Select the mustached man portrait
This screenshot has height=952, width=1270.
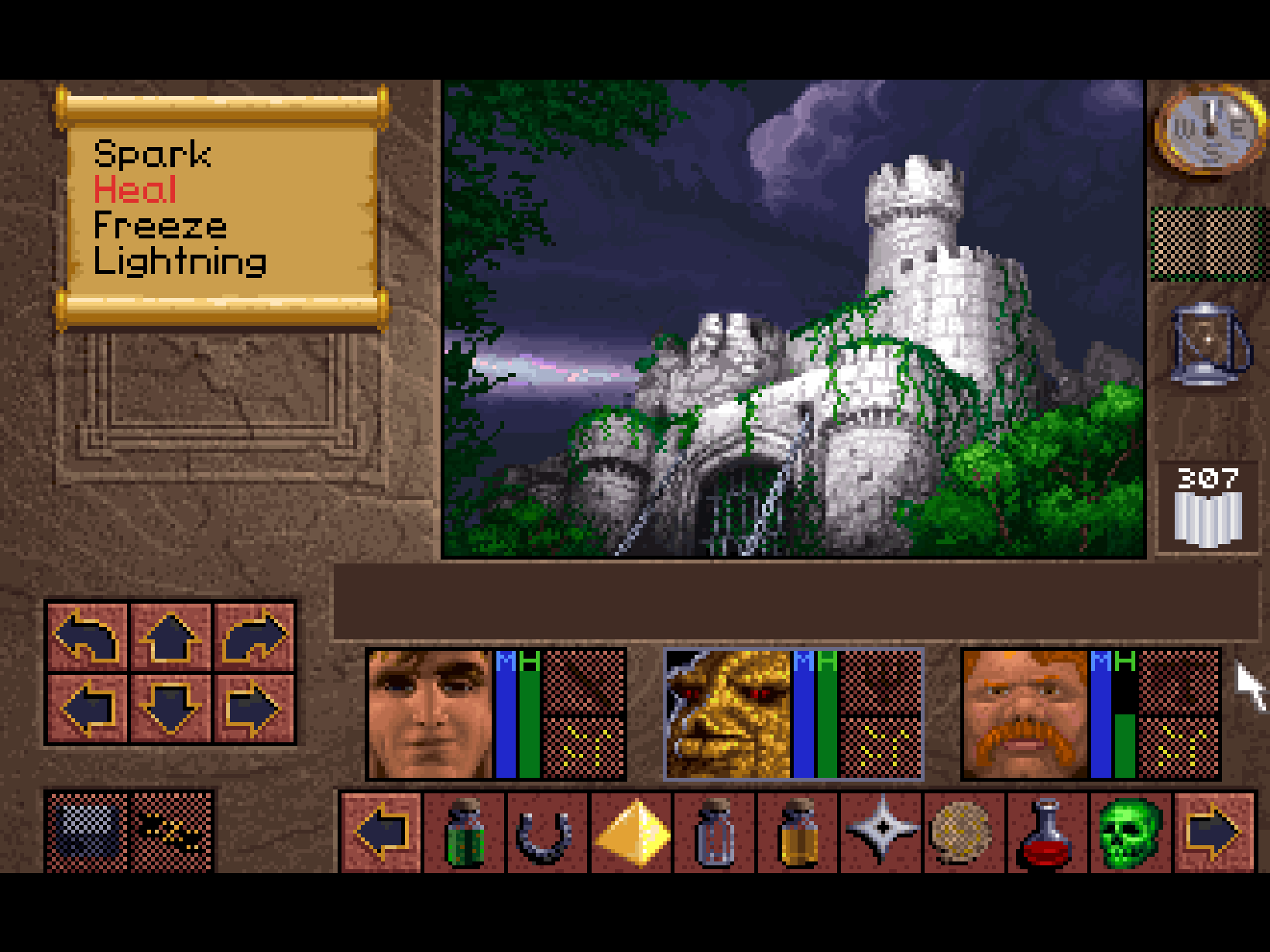pyautogui.click(x=1025, y=714)
